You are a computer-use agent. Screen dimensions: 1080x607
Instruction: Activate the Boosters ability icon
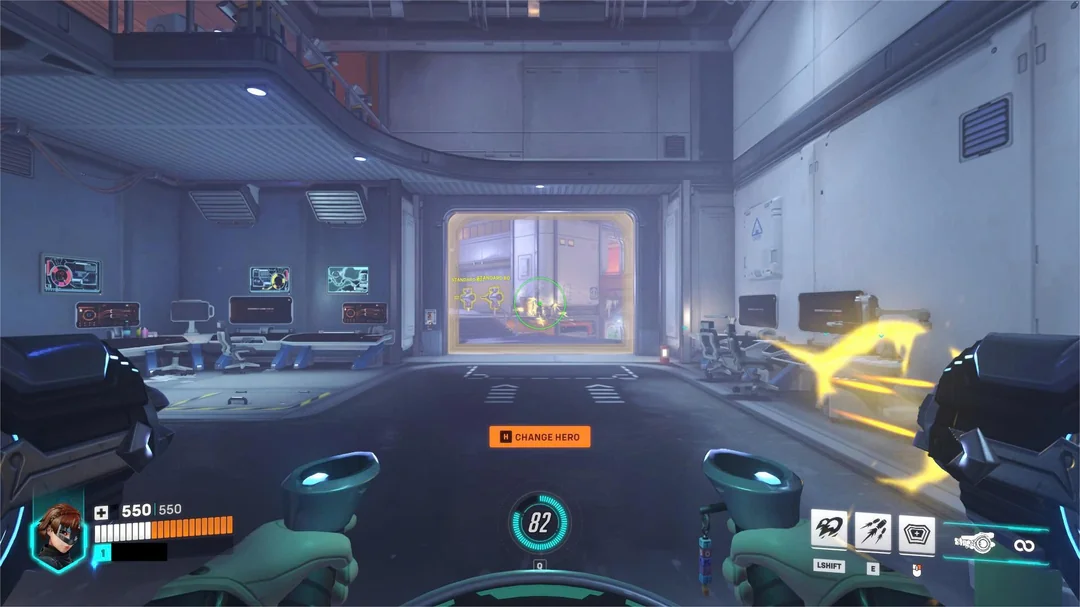coord(830,530)
